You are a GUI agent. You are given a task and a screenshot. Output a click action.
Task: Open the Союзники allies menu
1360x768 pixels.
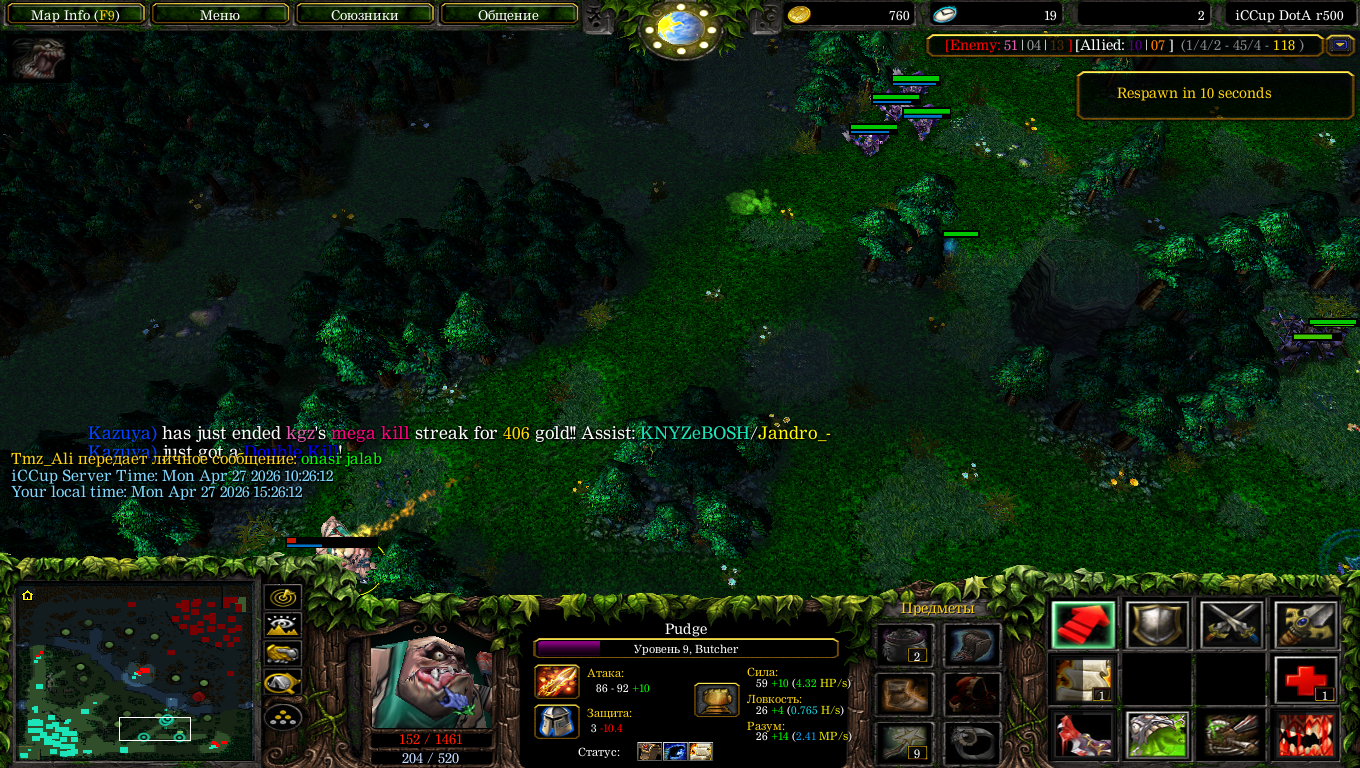pyautogui.click(x=364, y=15)
